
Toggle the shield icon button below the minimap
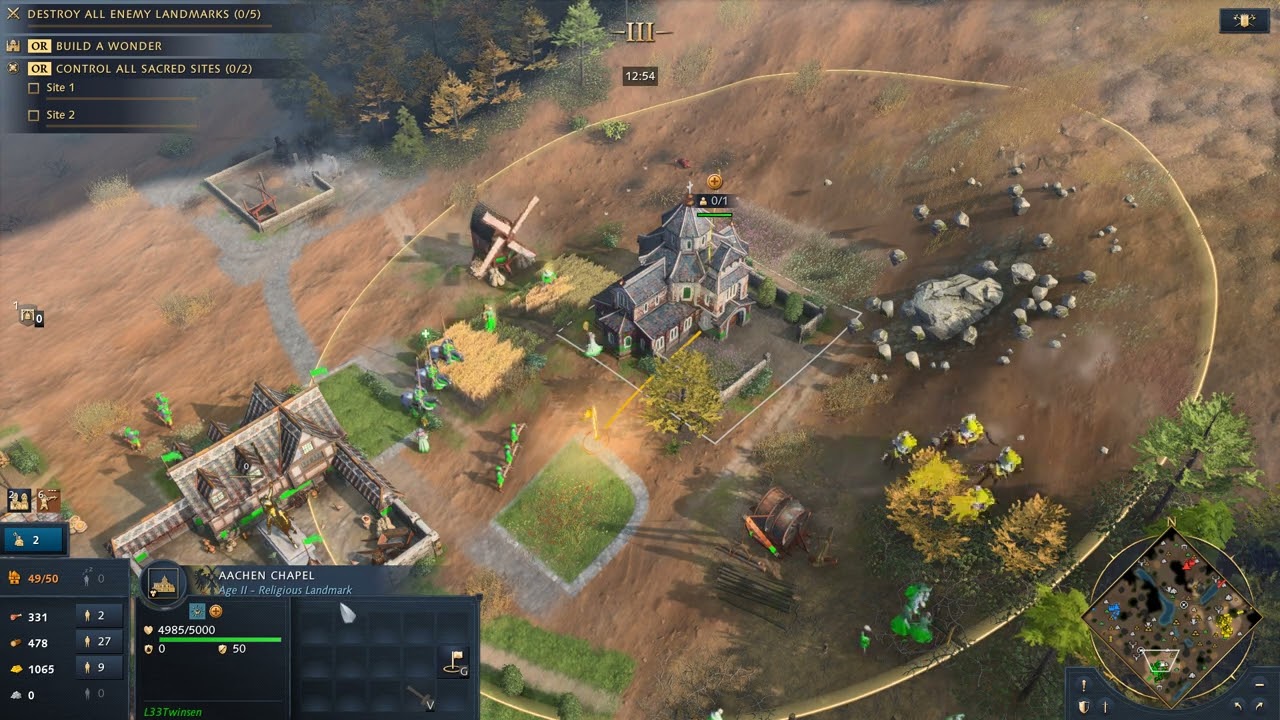pos(1083,707)
